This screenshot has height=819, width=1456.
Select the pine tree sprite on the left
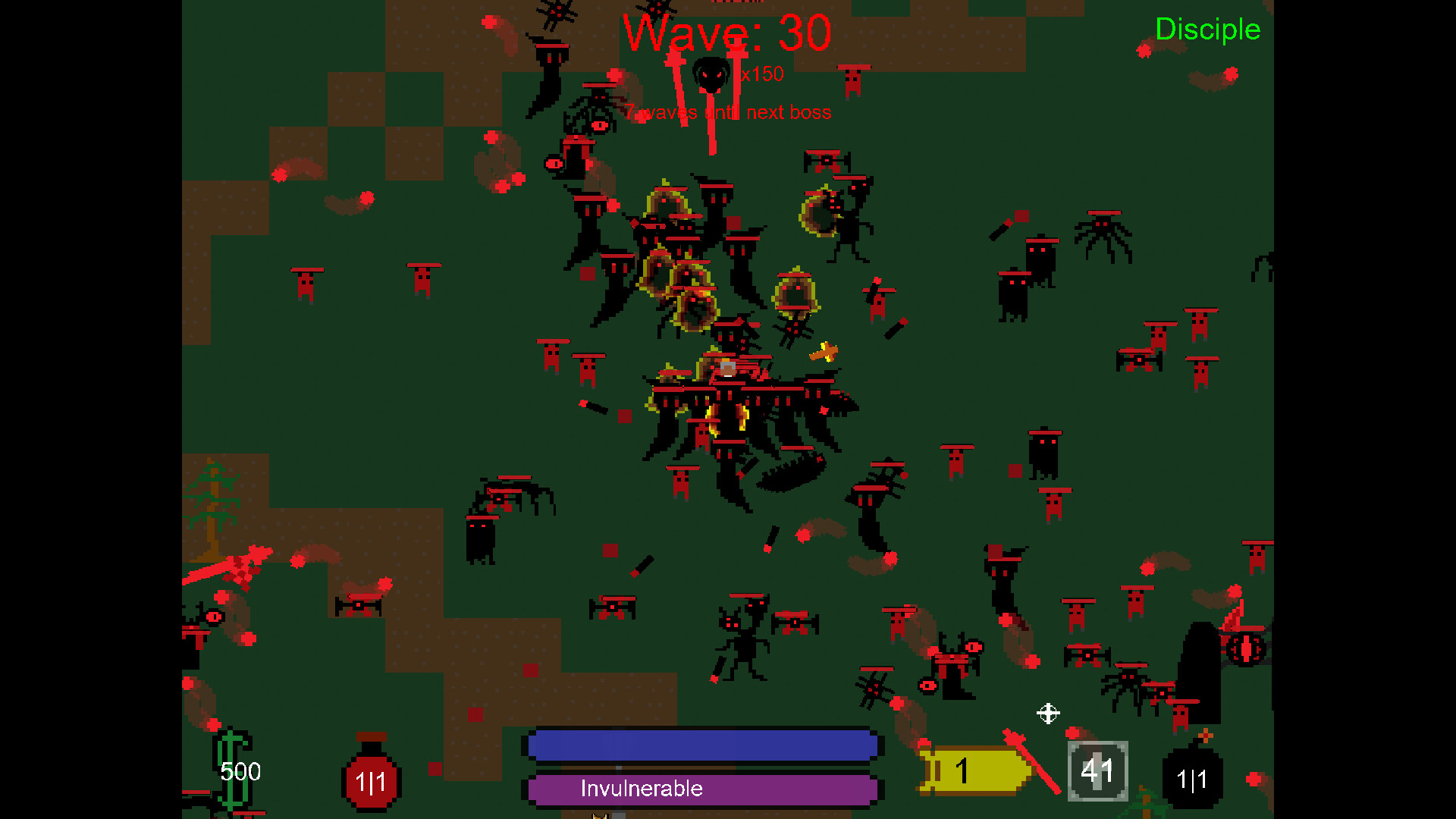(x=215, y=508)
